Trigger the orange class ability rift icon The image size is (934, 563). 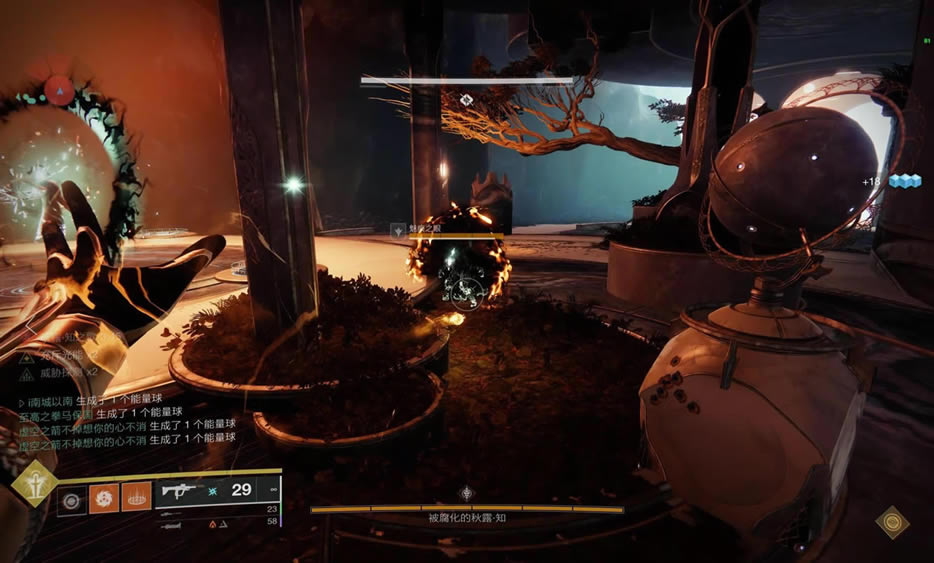pos(136,497)
